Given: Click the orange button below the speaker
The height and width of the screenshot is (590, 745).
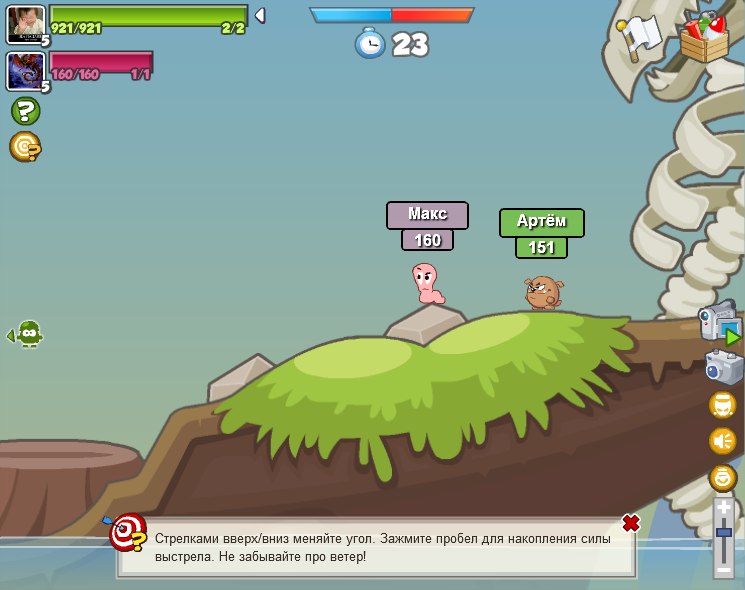Looking at the screenshot, I should pyautogui.click(x=722, y=477).
